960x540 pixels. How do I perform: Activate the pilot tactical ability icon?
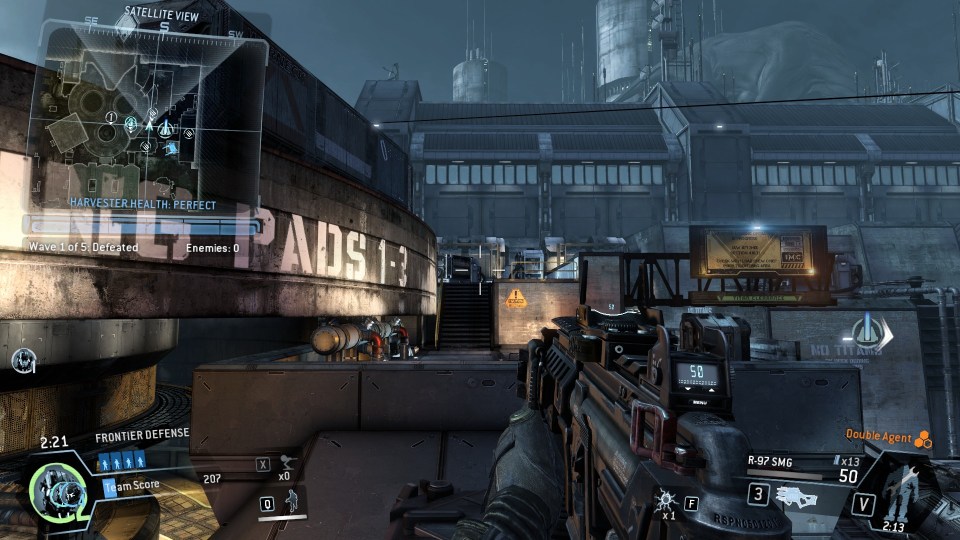293,501
